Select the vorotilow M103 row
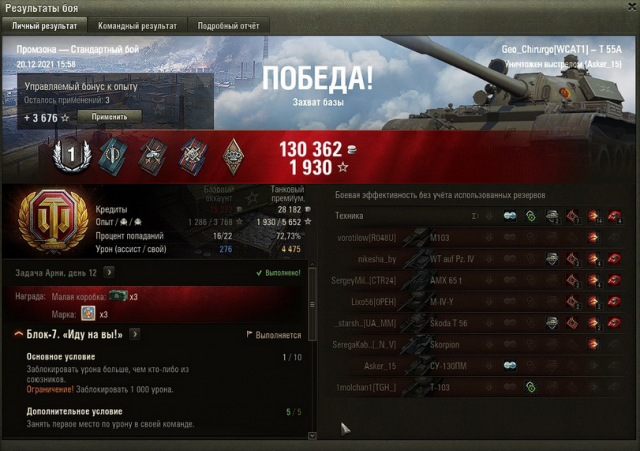This screenshot has height=451, width=640. [470, 238]
